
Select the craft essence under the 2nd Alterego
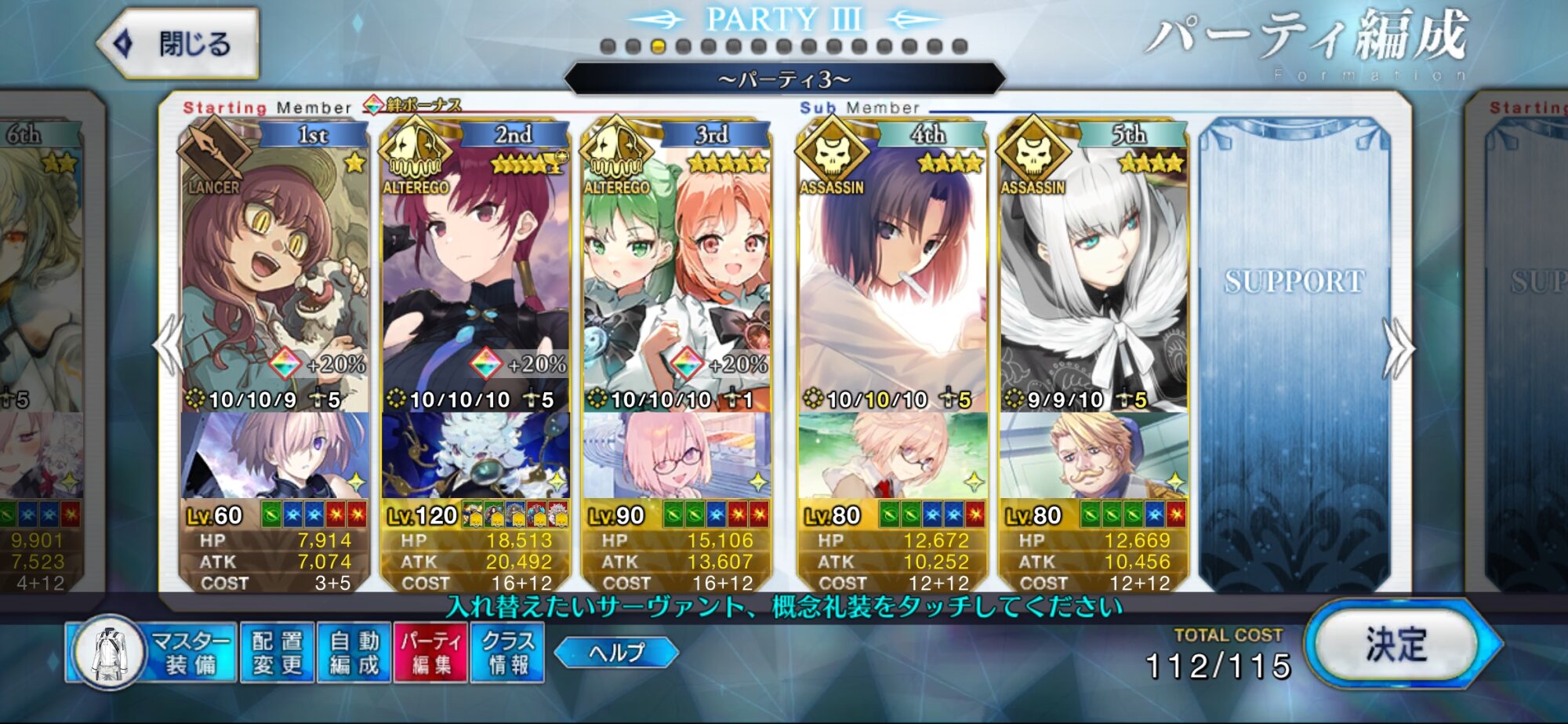tap(475, 455)
